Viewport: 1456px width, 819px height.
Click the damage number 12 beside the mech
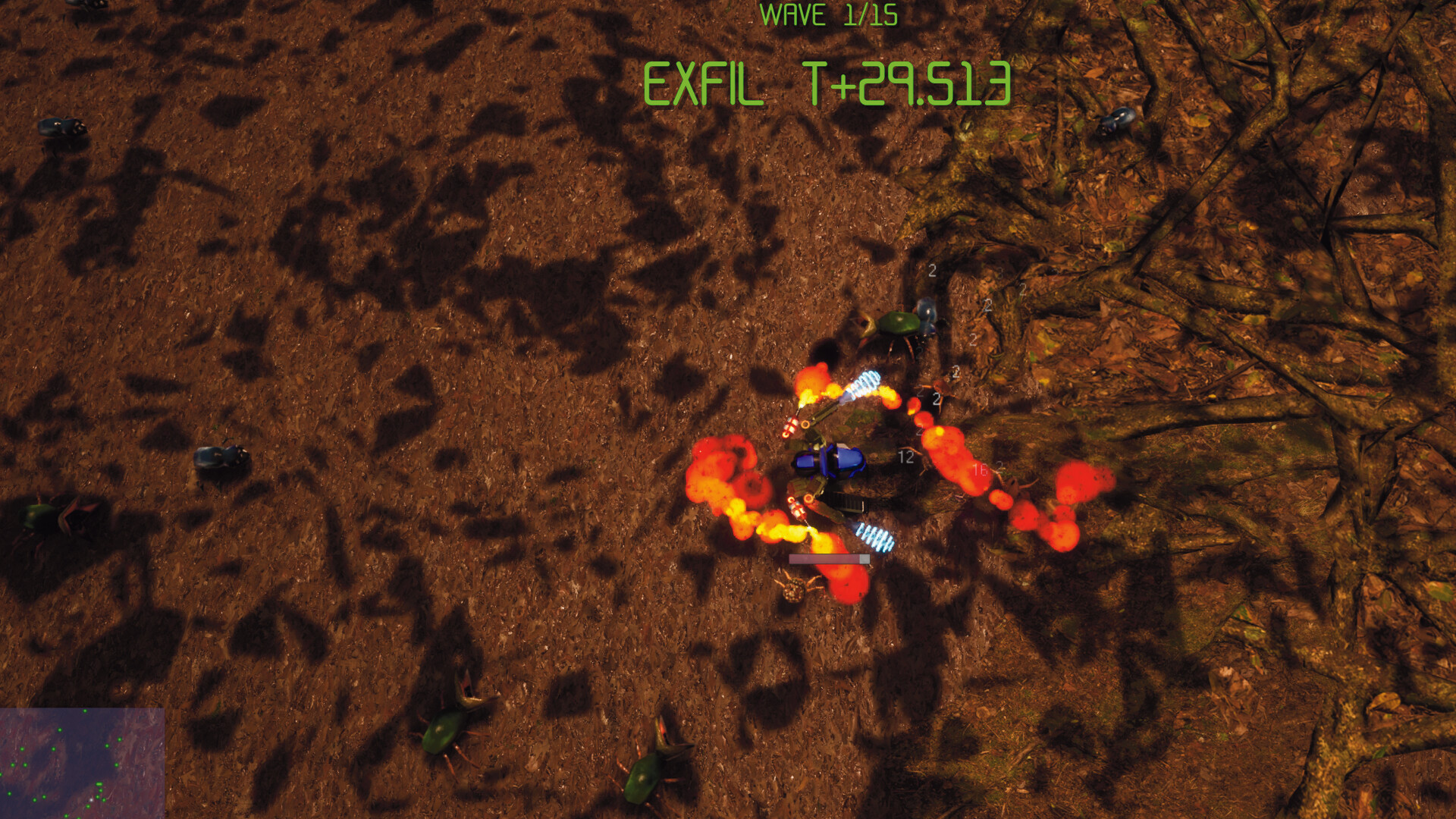[905, 456]
